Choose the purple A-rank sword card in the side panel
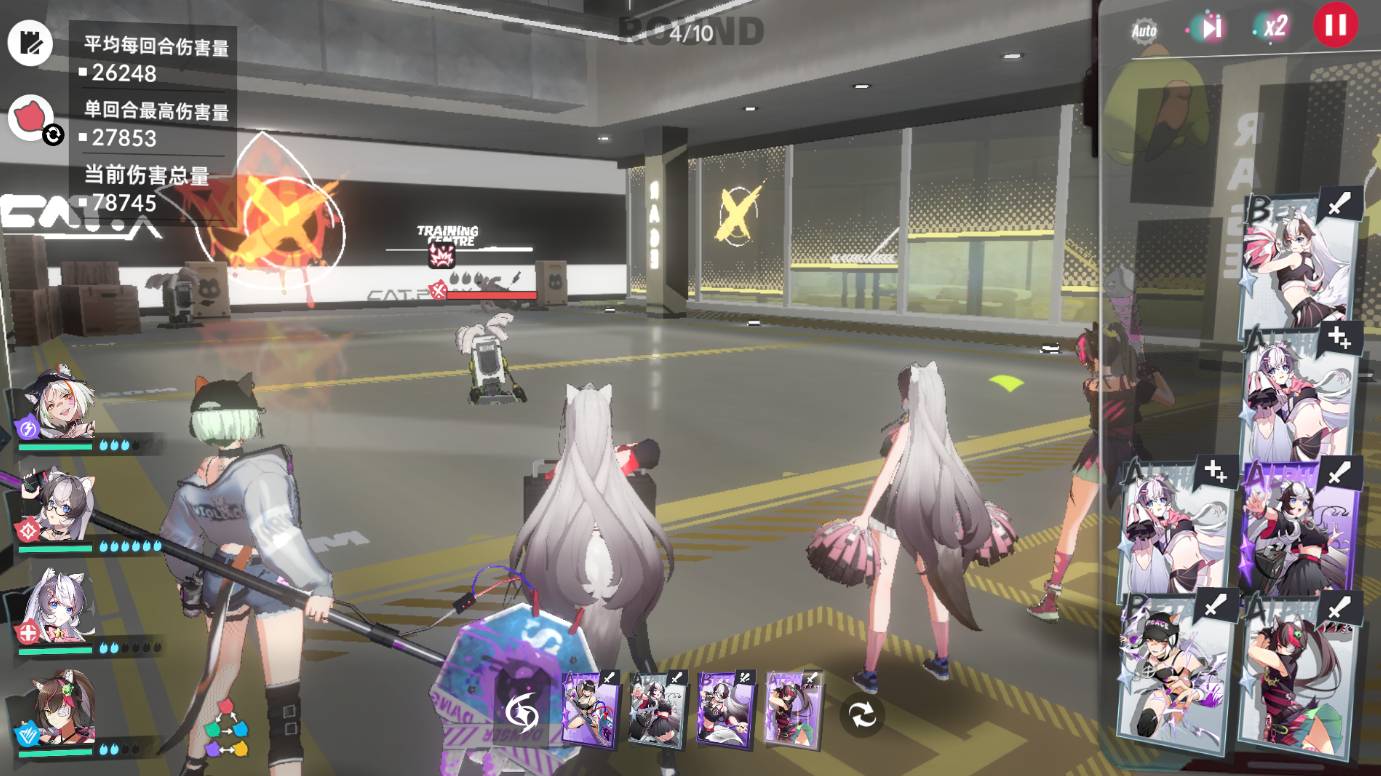1381x776 pixels. [x=1300, y=527]
